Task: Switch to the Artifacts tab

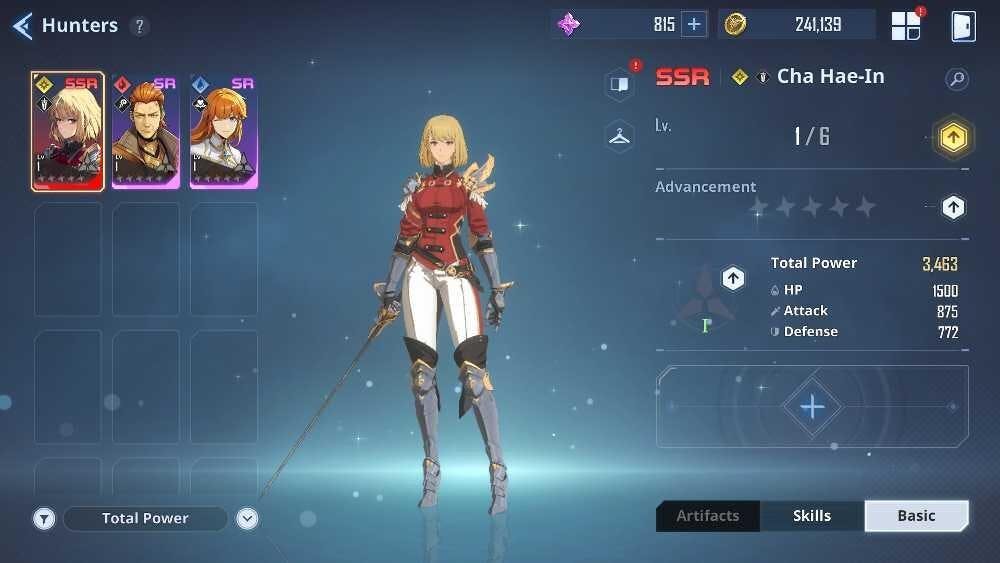Action: (708, 516)
